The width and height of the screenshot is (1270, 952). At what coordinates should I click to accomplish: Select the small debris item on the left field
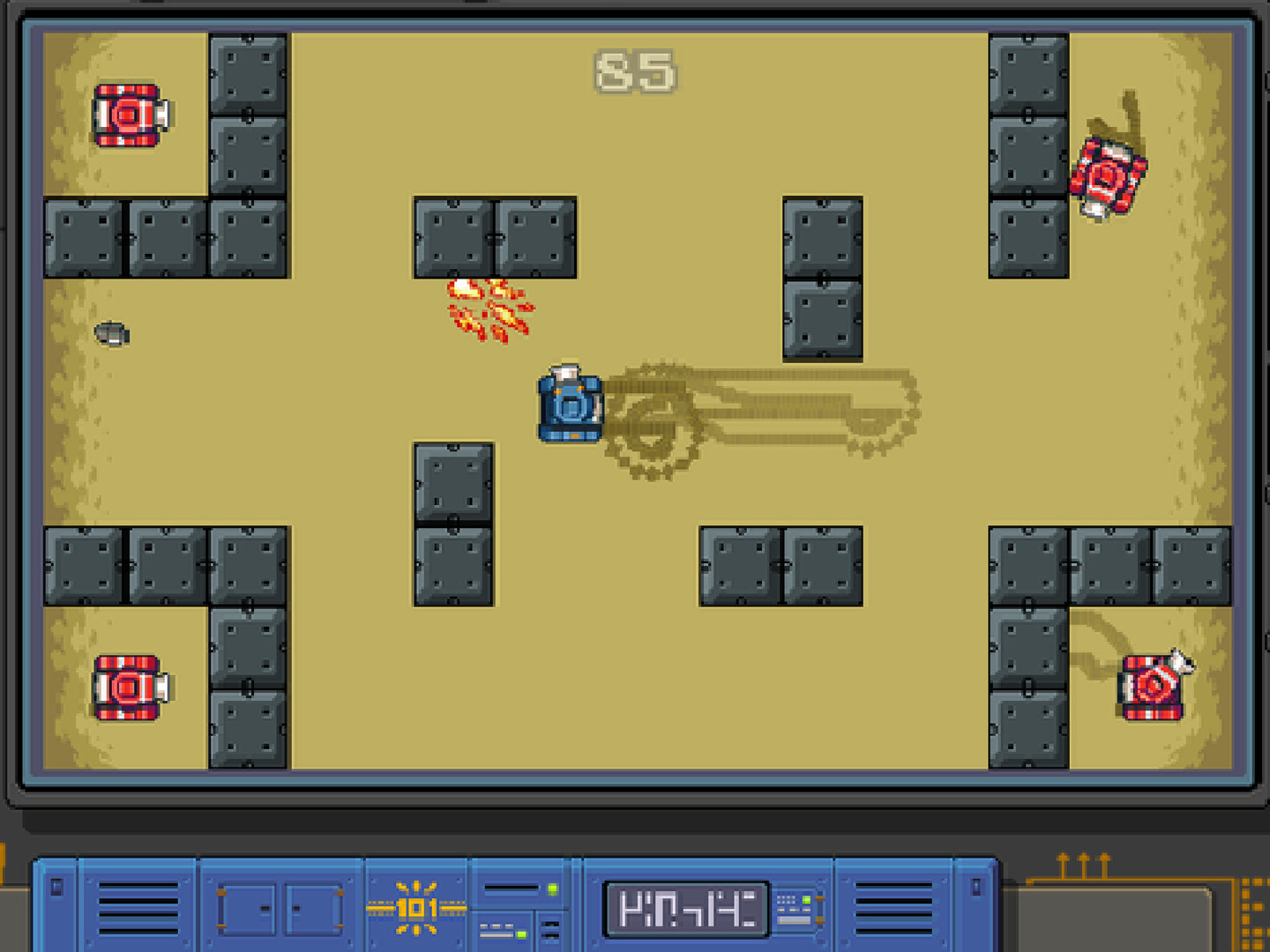coord(112,335)
